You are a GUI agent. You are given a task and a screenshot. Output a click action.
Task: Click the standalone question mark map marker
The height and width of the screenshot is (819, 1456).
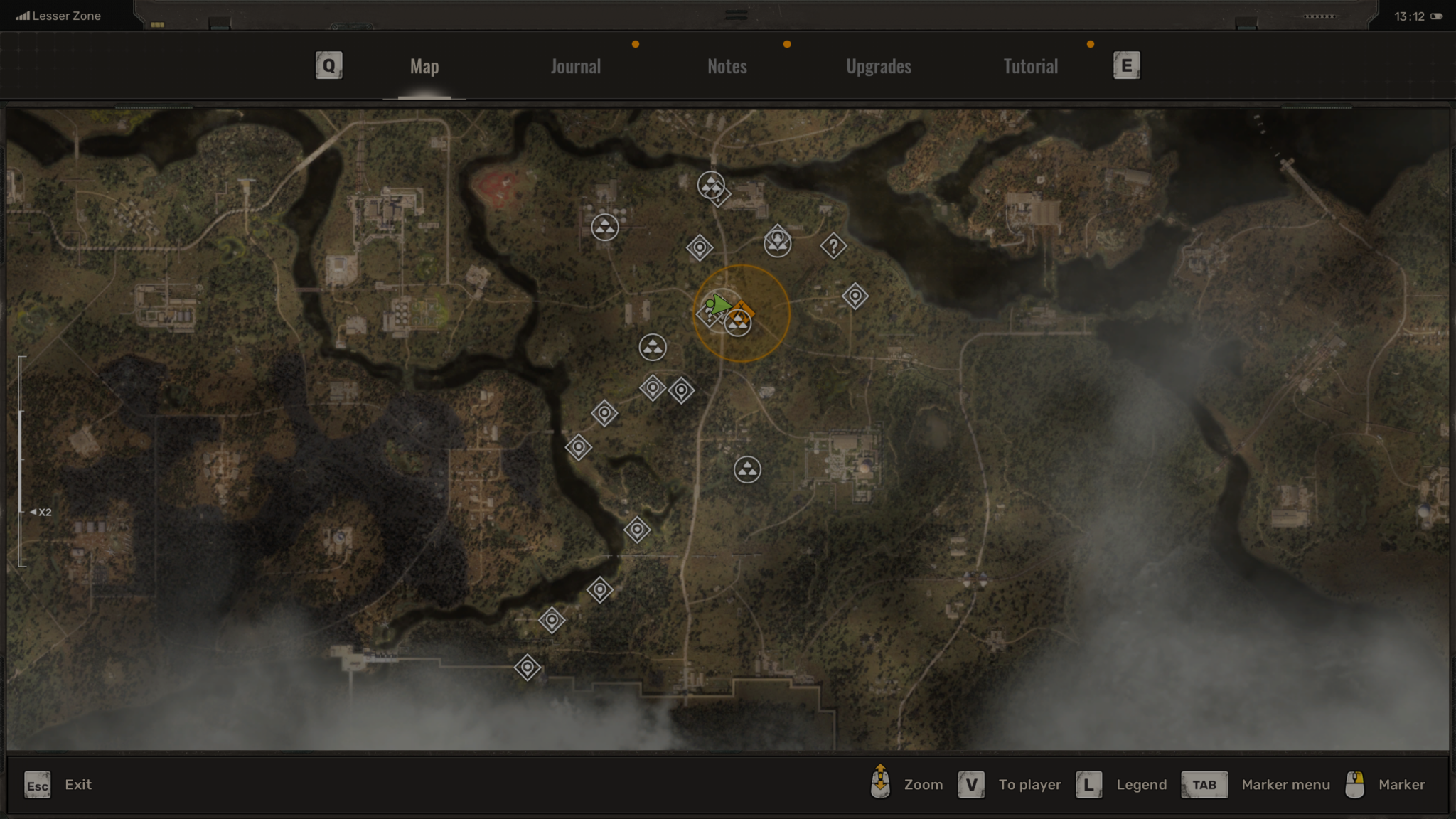833,247
